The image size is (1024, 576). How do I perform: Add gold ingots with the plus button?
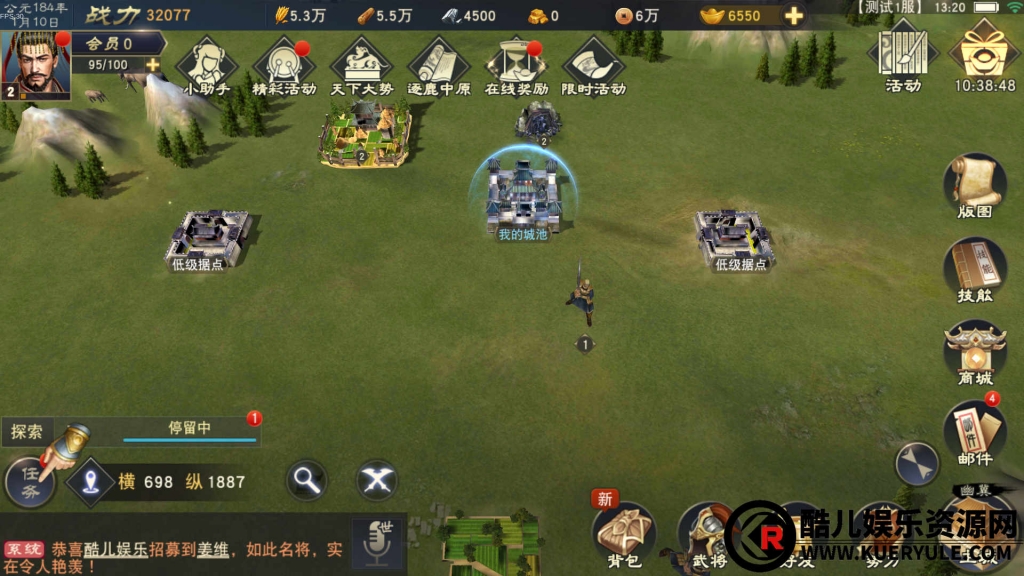(794, 16)
